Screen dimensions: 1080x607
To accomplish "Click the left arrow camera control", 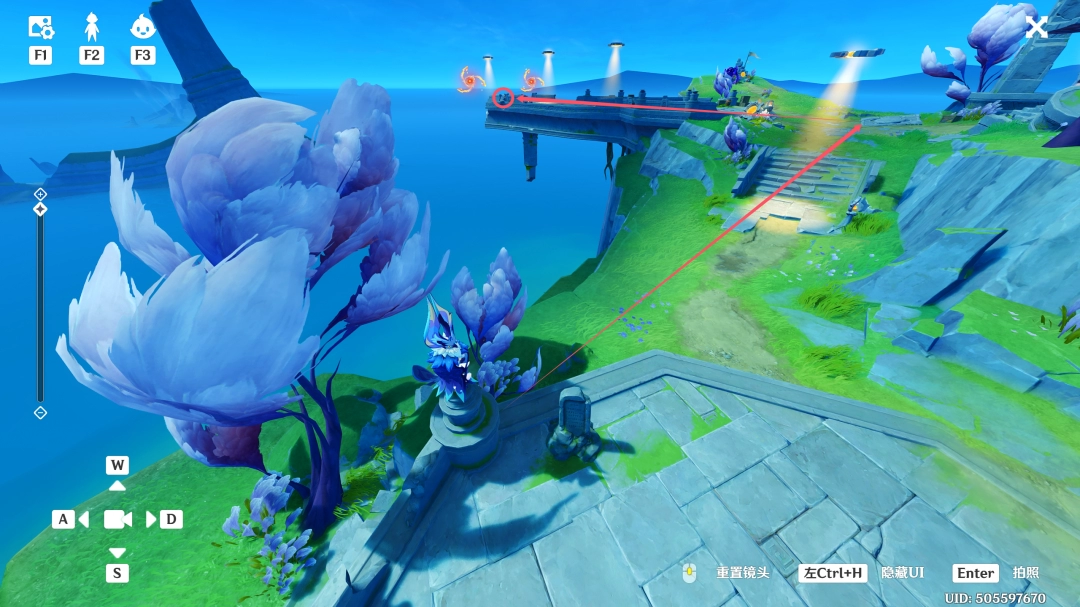I will (x=83, y=519).
